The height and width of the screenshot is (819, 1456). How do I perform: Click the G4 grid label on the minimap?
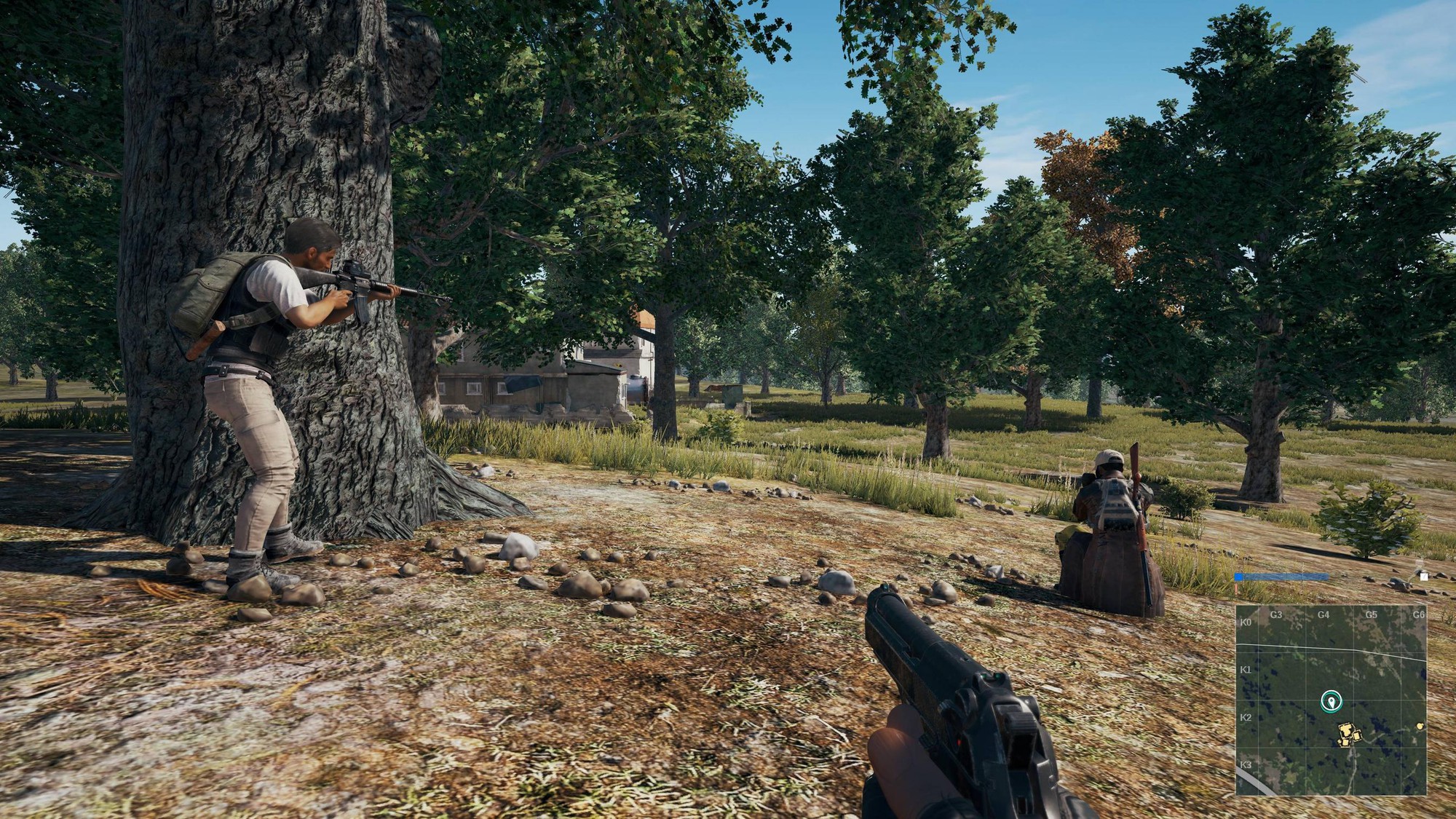pyautogui.click(x=1323, y=614)
